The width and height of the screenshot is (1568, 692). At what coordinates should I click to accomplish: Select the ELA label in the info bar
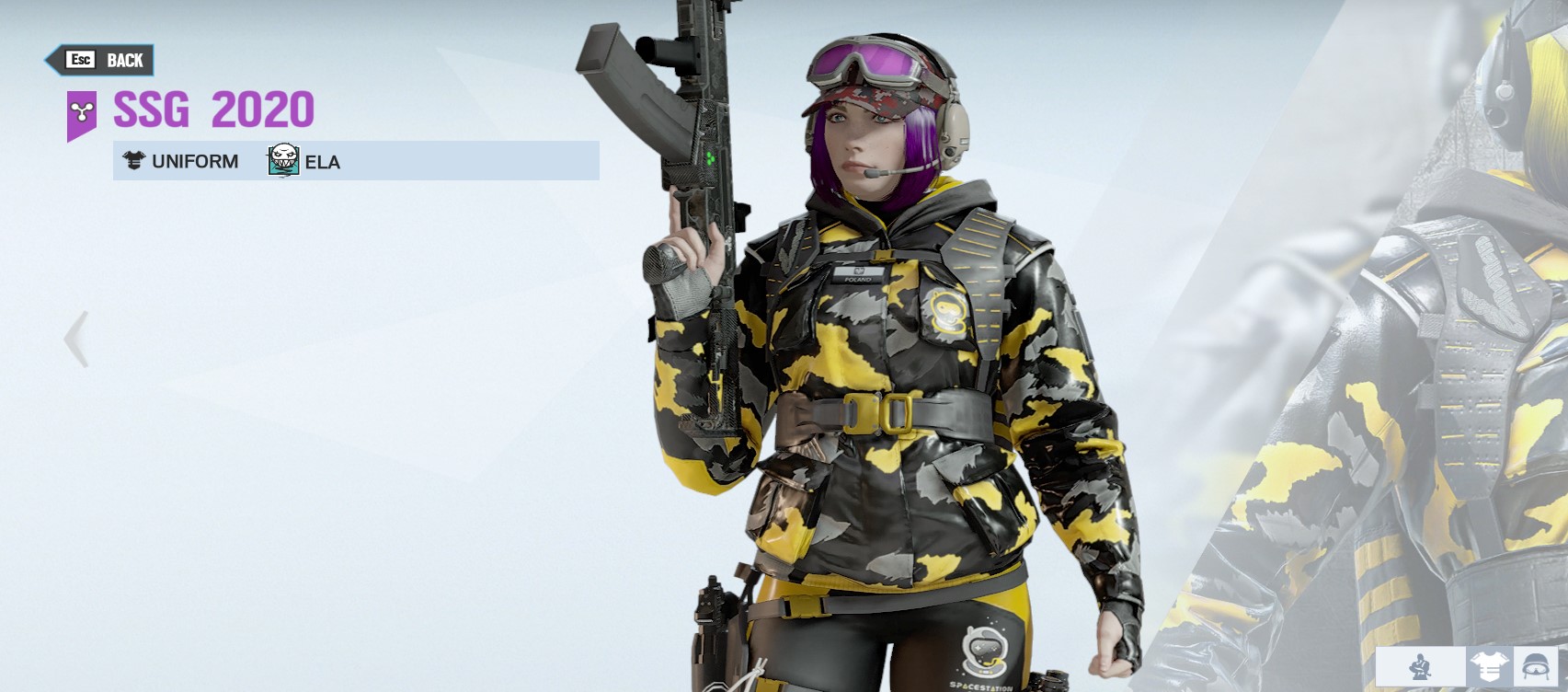point(323,162)
